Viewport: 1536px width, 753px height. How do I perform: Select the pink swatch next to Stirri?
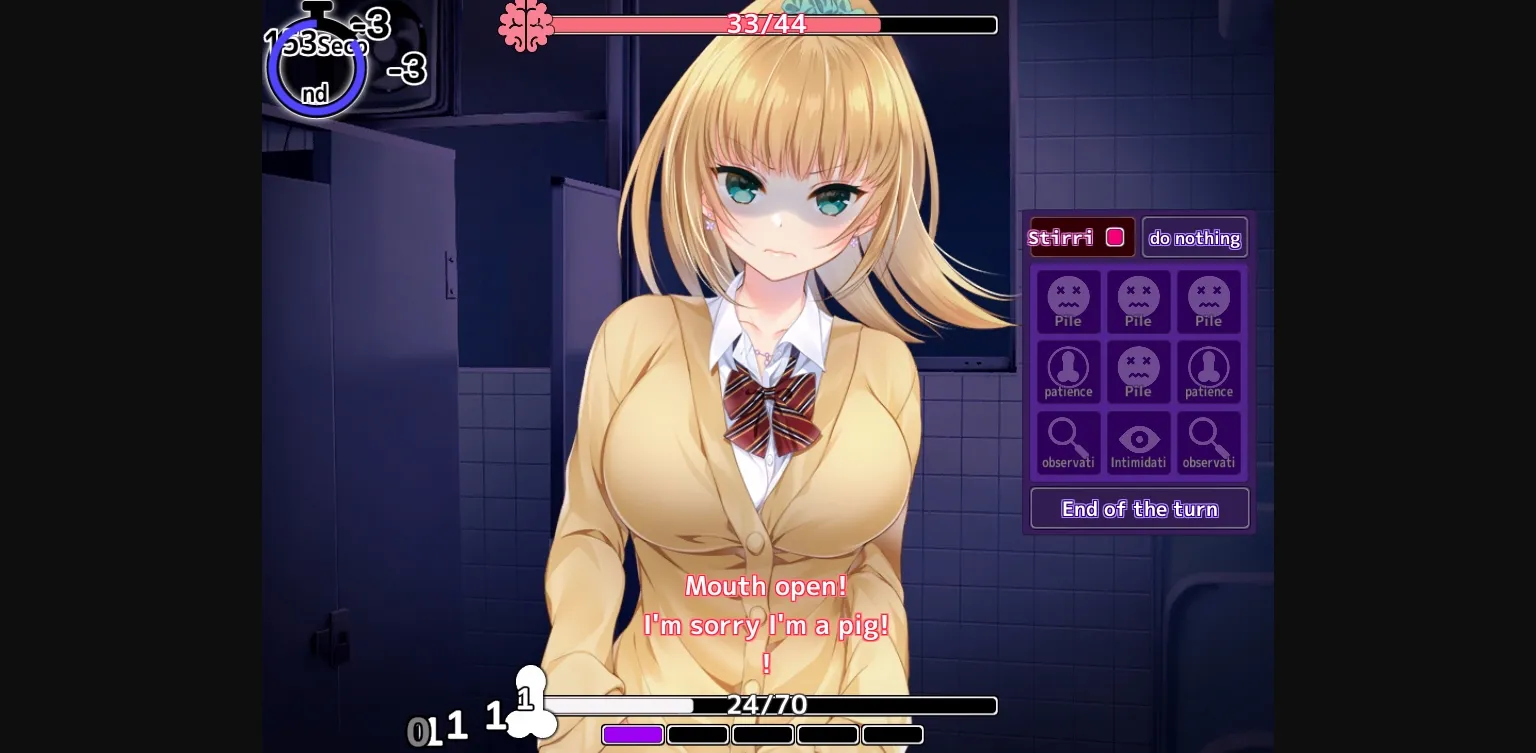click(1115, 237)
